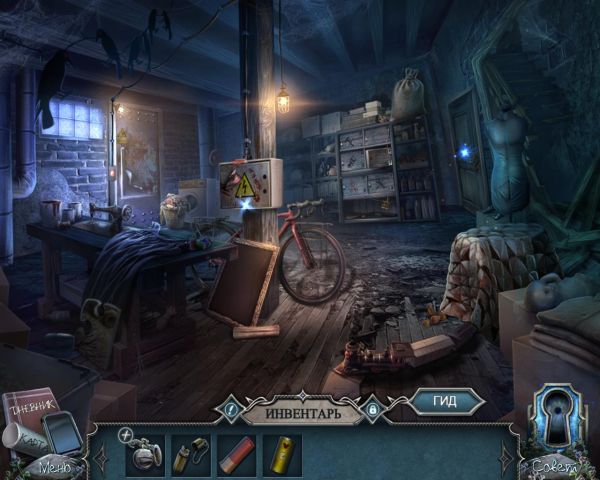Select the red cartridge inventory item
This screenshot has height=480, width=600.
point(237,451)
